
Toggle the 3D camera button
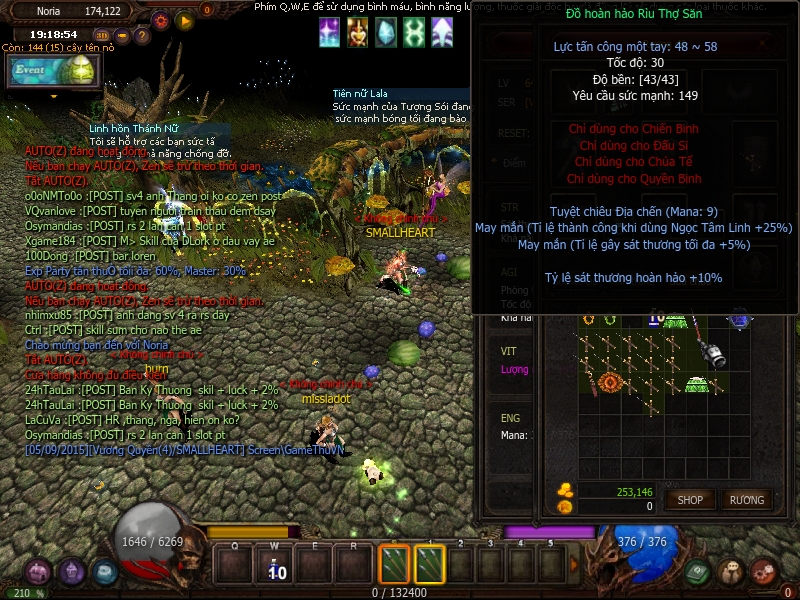pos(102,36)
